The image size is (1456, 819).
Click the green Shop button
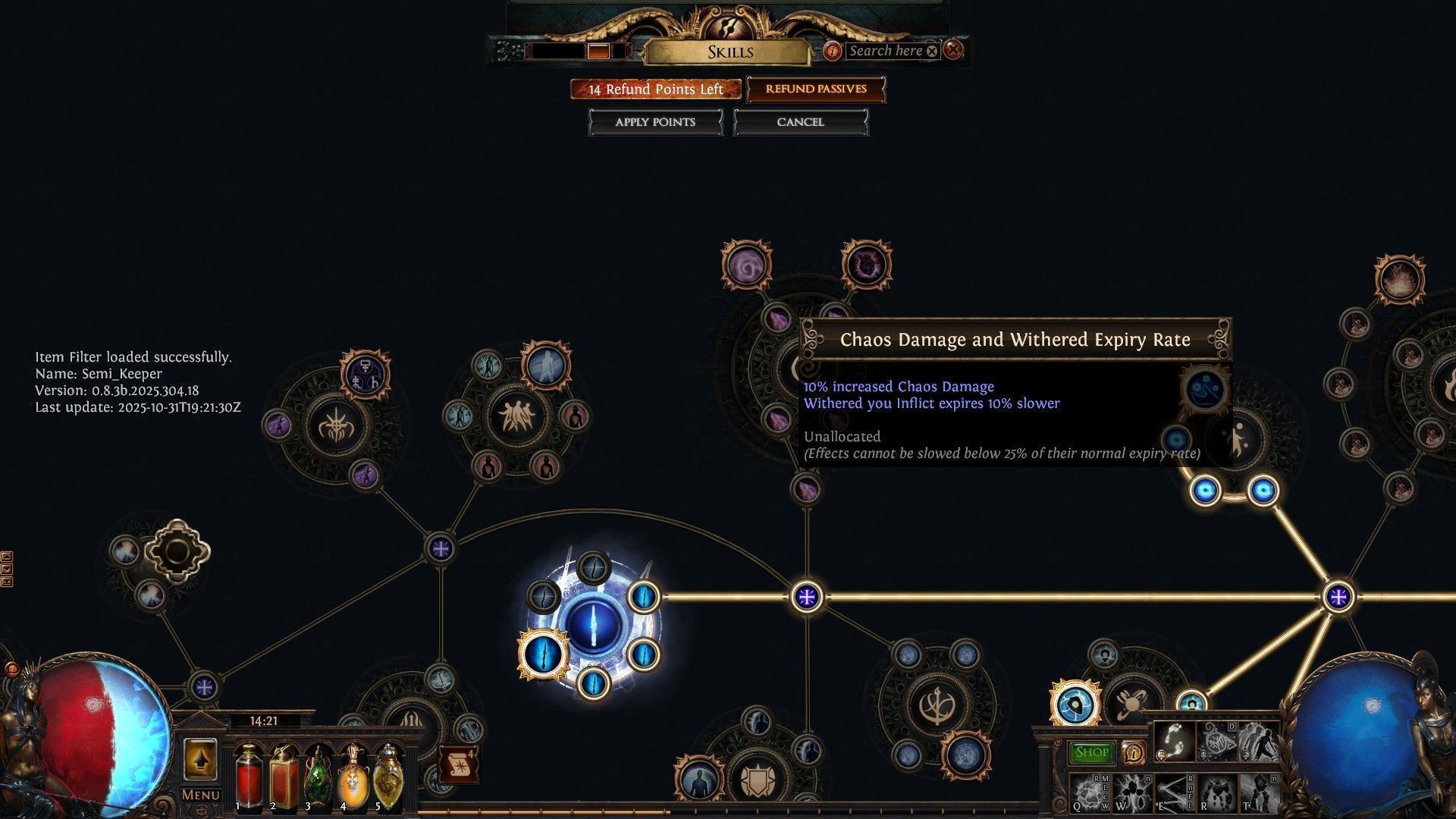coord(1090,752)
